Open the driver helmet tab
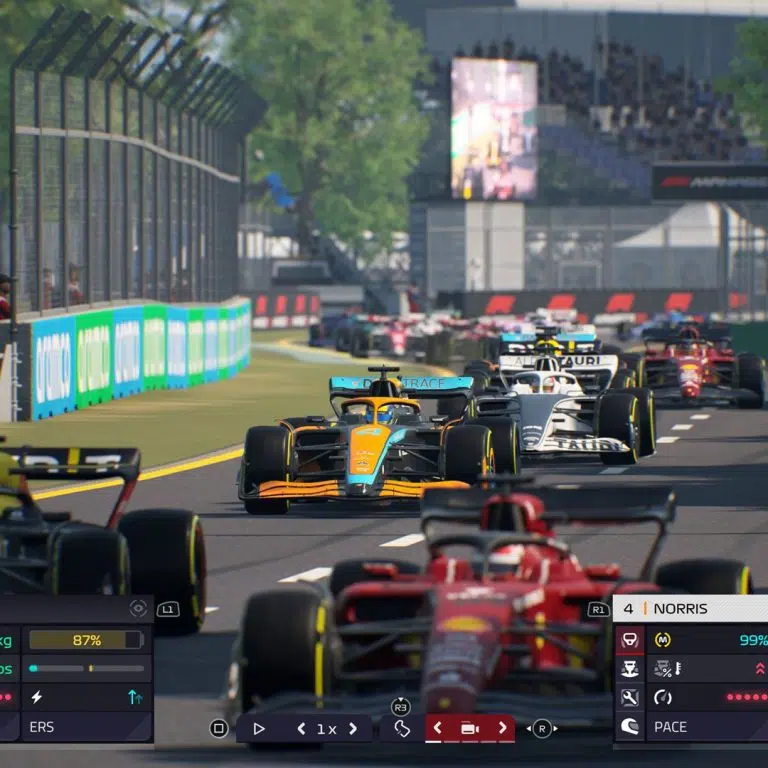The image size is (768, 768). tap(629, 727)
